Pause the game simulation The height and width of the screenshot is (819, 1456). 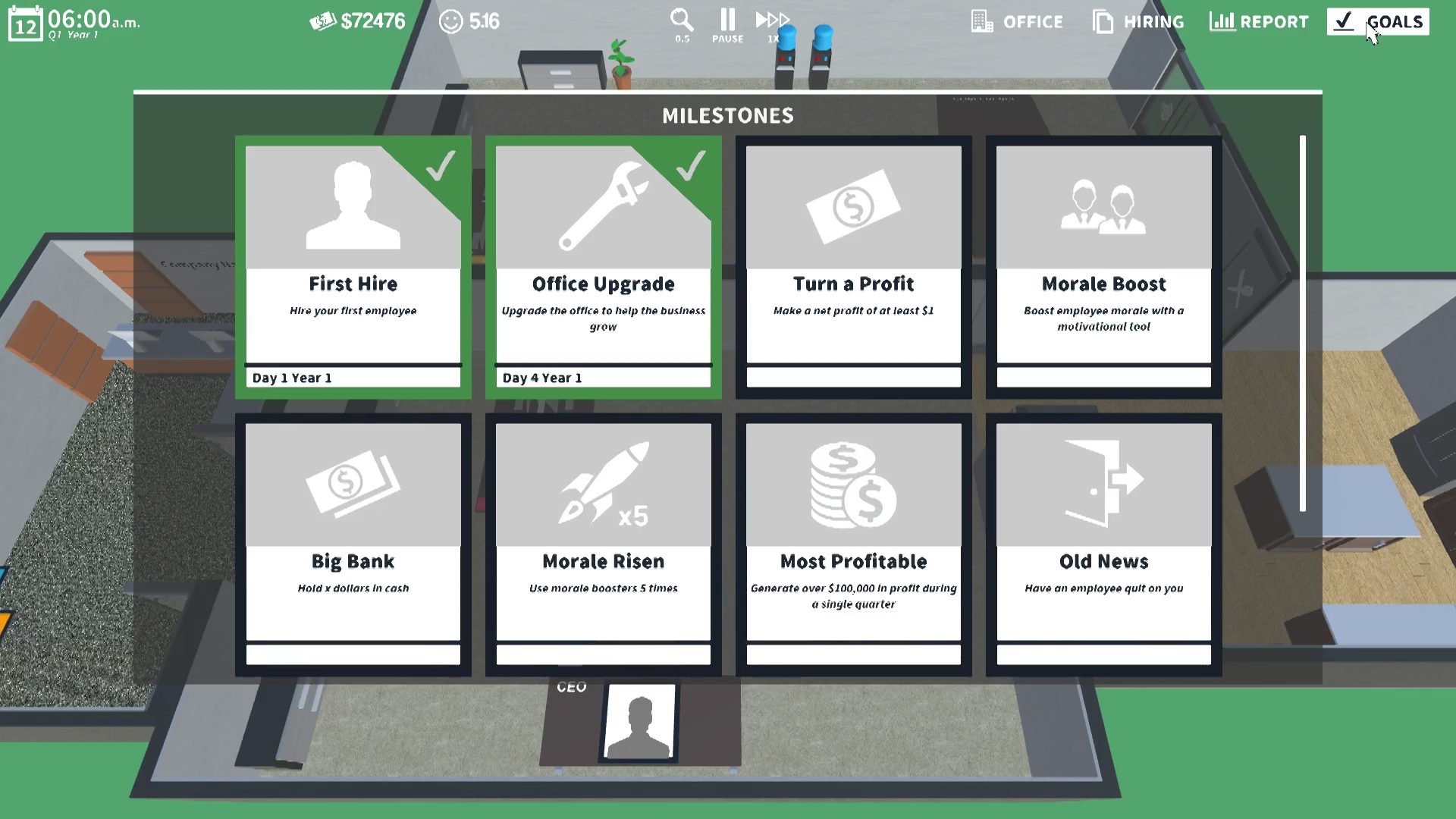[726, 19]
